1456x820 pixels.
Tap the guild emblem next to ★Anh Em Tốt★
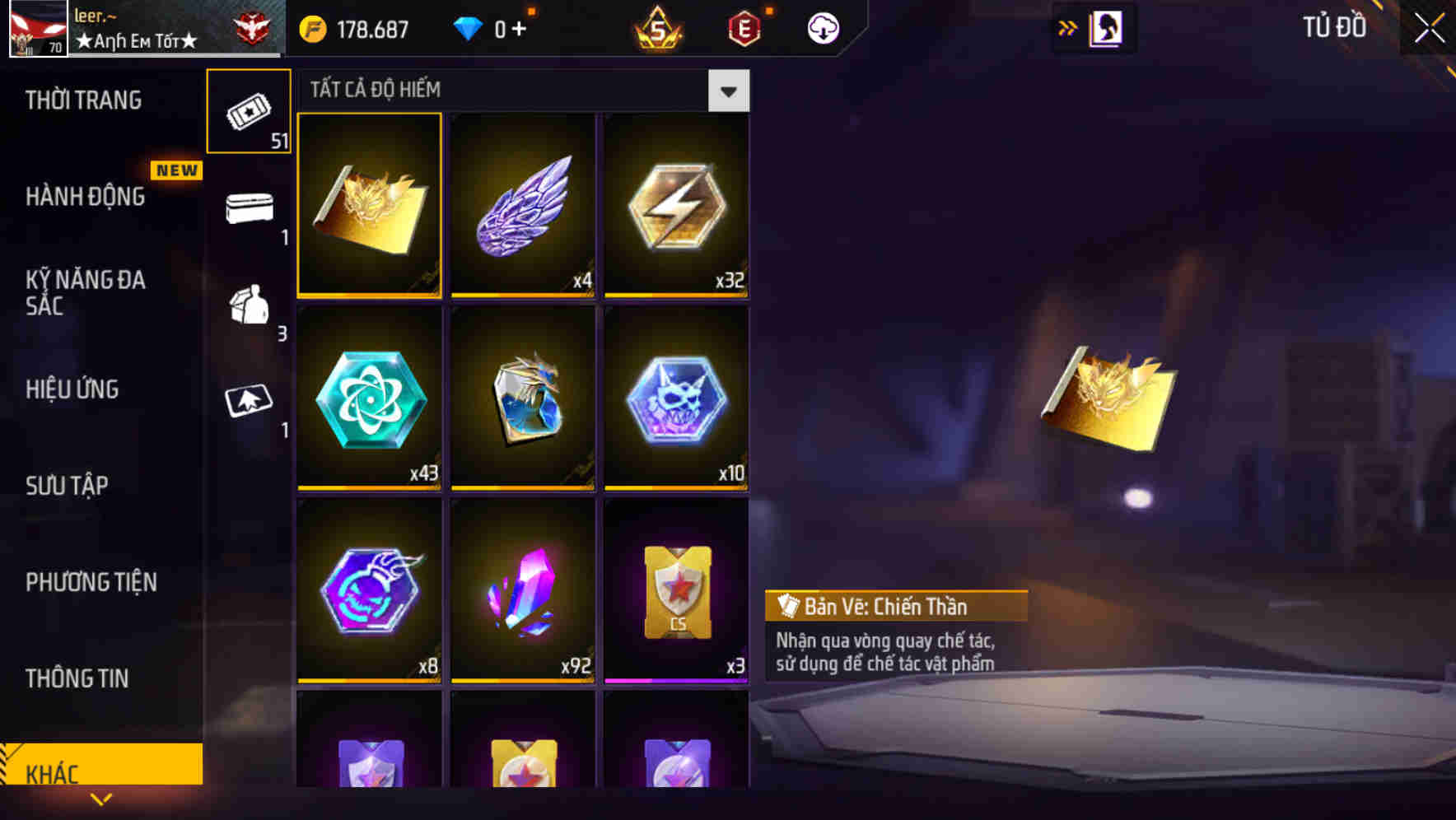tap(251, 25)
